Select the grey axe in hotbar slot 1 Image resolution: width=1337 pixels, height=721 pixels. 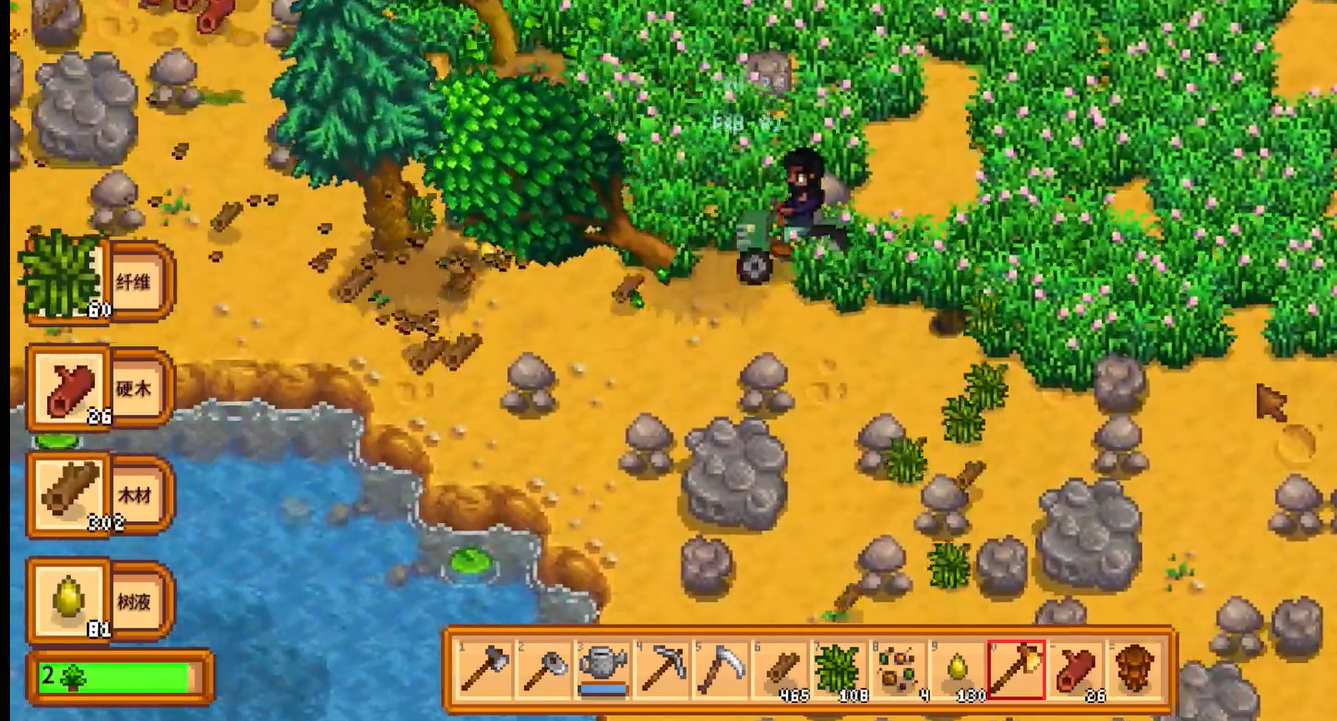pyautogui.click(x=486, y=668)
